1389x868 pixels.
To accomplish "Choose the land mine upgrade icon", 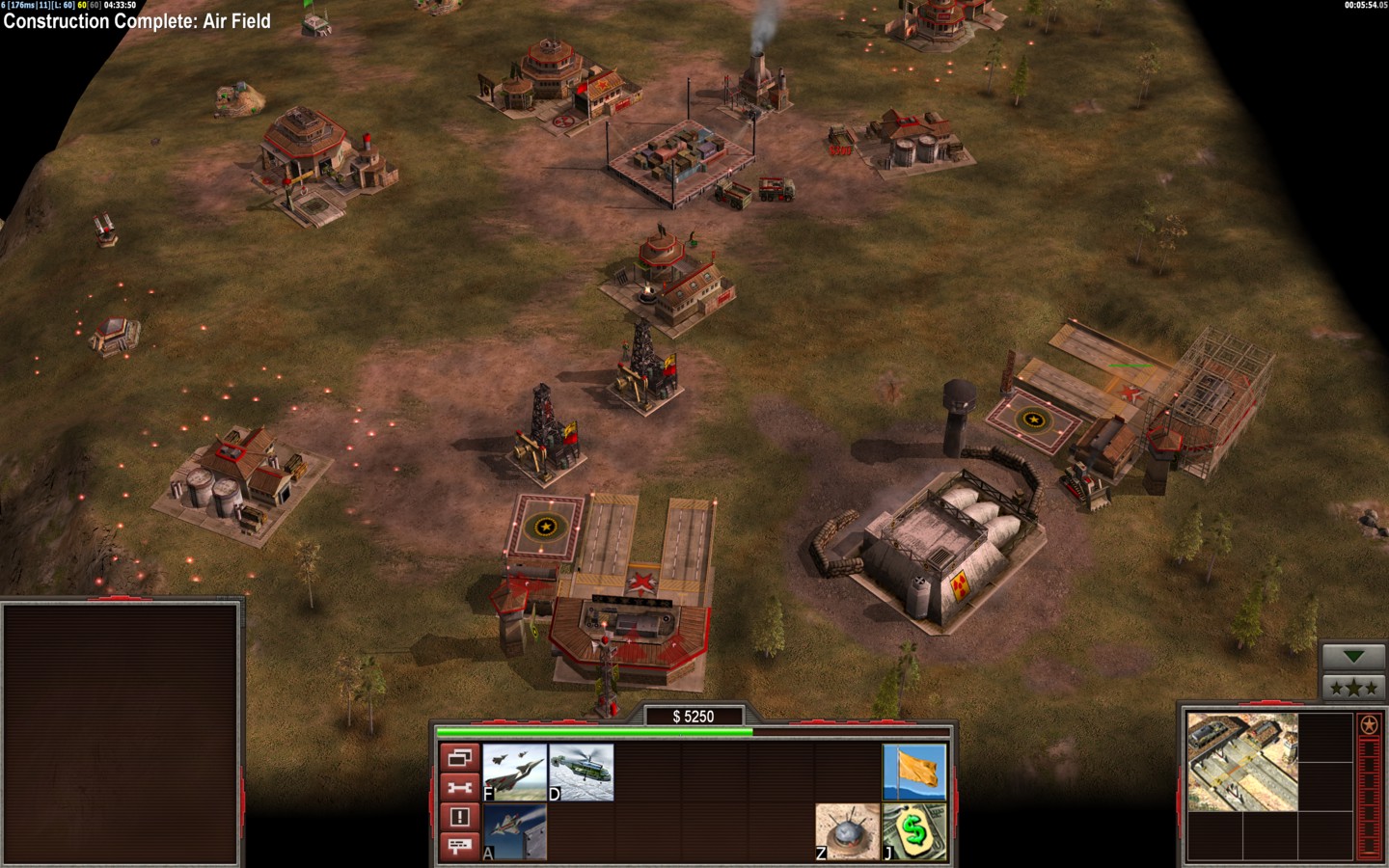I will tap(848, 832).
